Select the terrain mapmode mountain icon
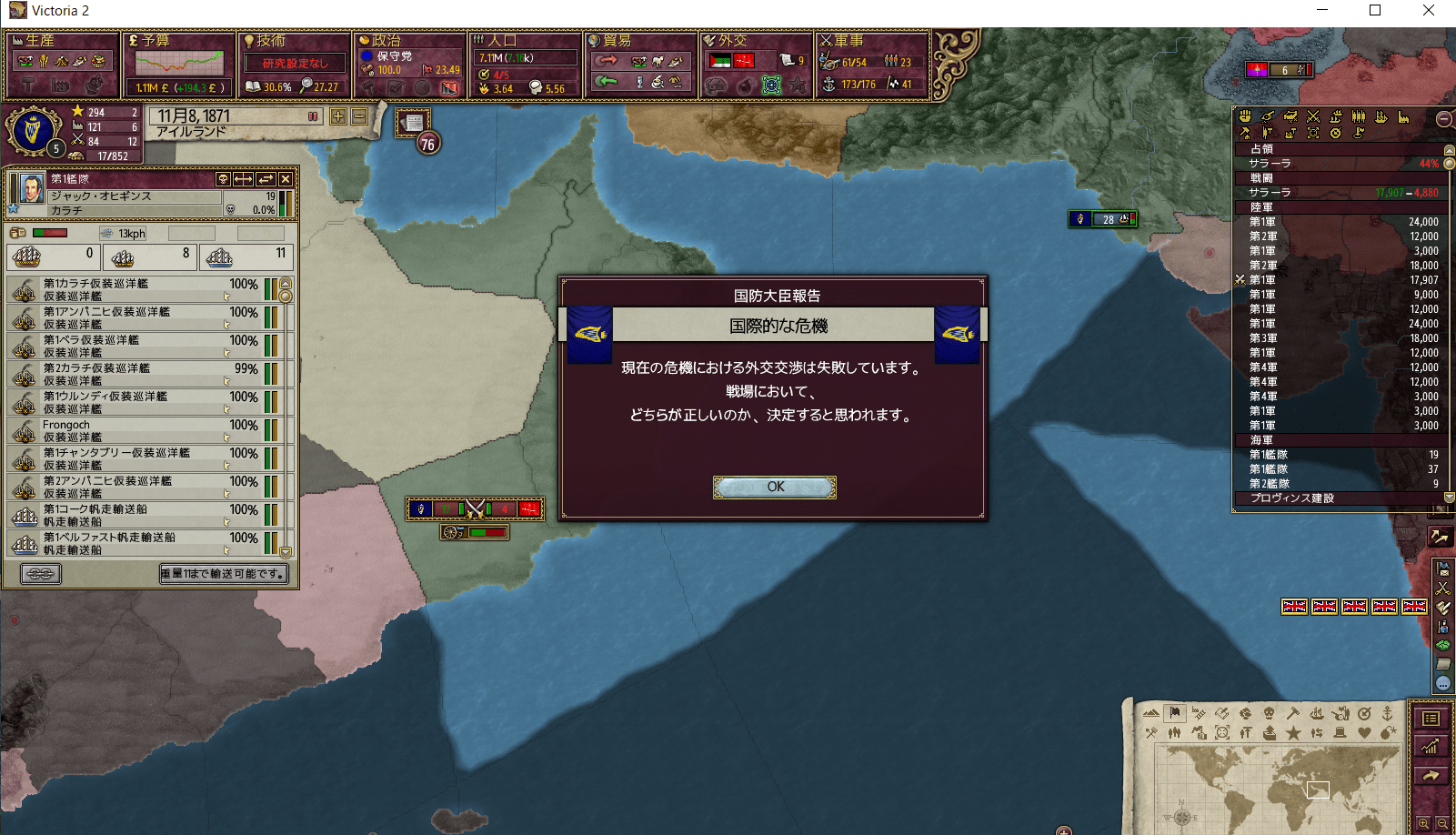Image resolution: width=1456 pixels, height=835 pixels. pyautogui.click(x=1151, y=714)
